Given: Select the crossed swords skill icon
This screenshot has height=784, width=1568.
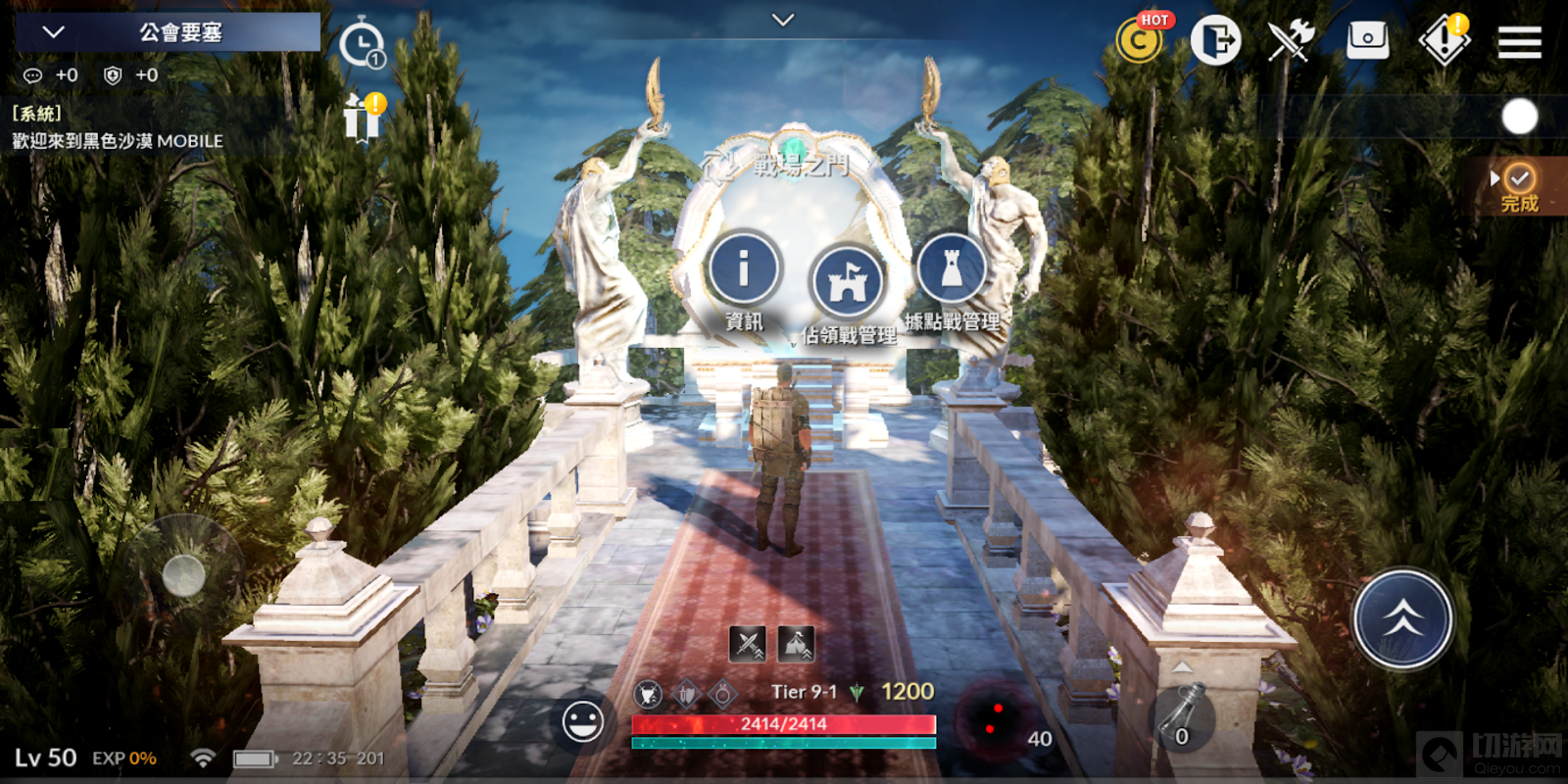Looking at the screenshot, I should point(748,644).
